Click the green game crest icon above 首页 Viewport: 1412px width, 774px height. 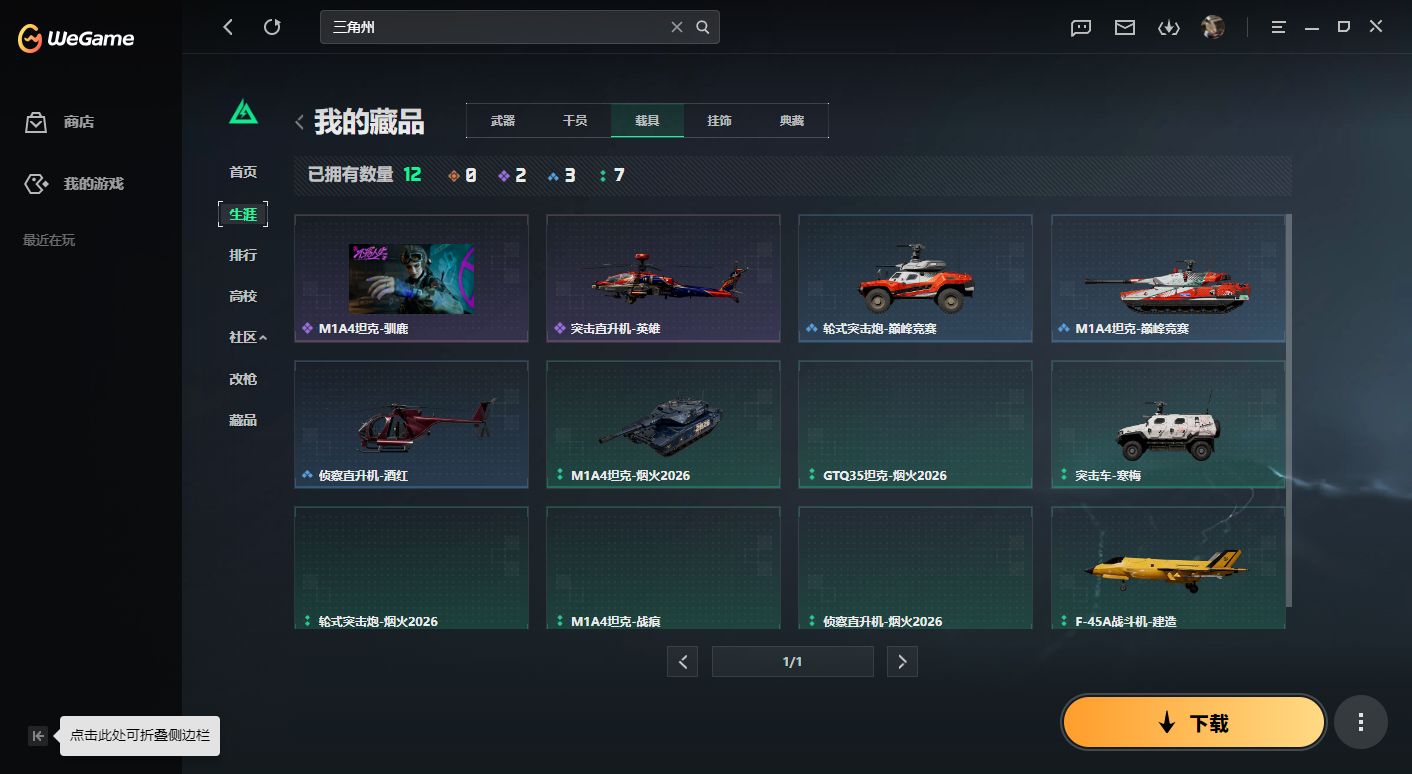[x=243, y=113]
